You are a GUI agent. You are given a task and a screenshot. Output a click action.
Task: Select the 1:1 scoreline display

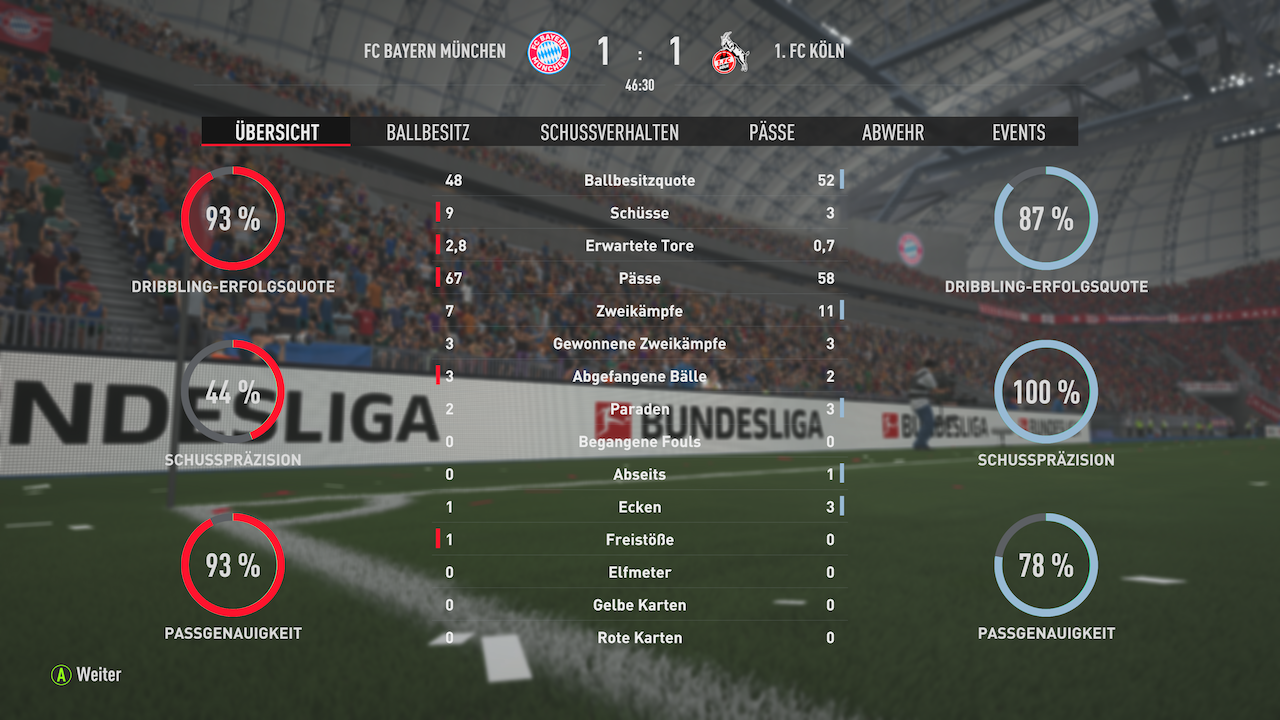pyautogui.click(x=640, y=50)
